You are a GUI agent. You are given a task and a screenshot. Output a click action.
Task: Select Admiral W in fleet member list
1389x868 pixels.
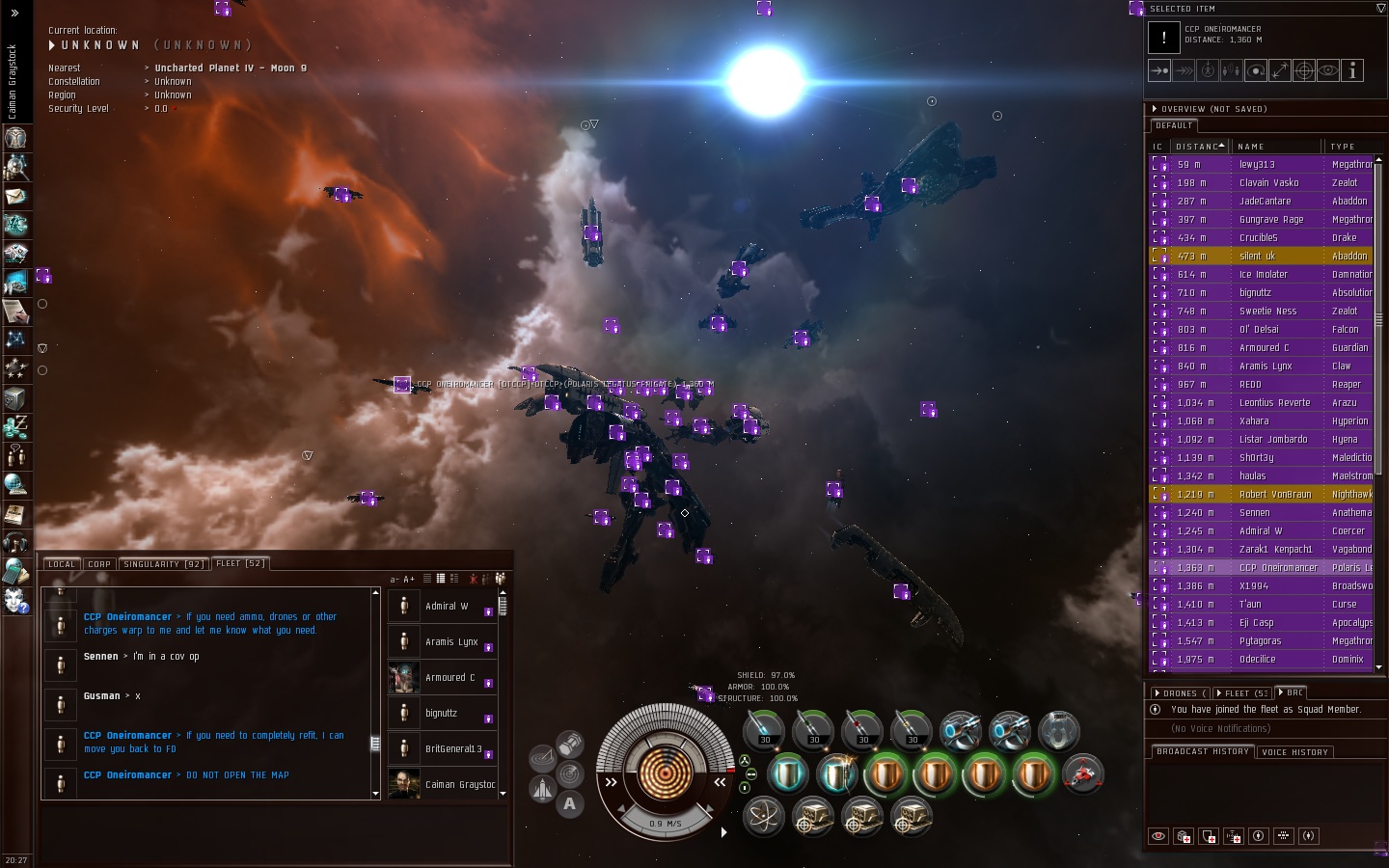coord(447,607)
